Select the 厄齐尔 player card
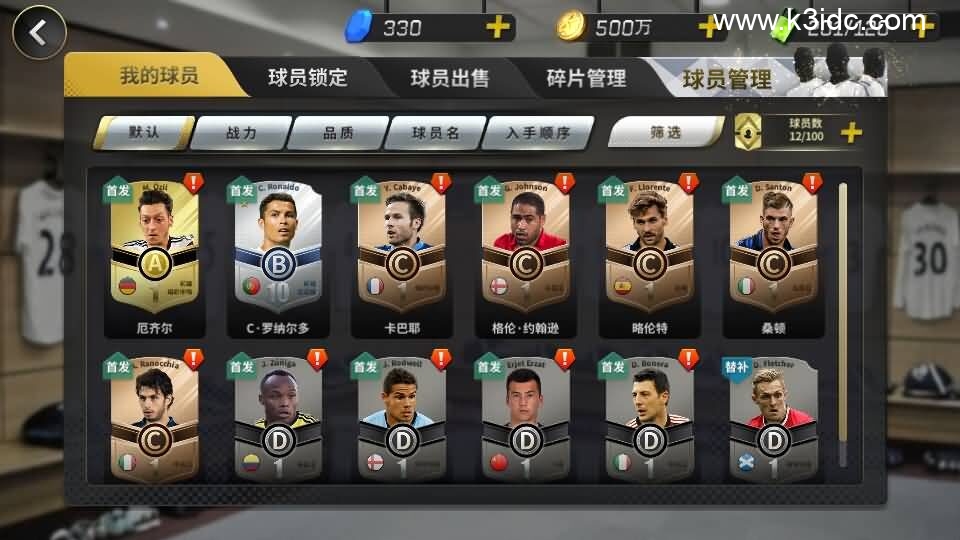 [154, 256]
